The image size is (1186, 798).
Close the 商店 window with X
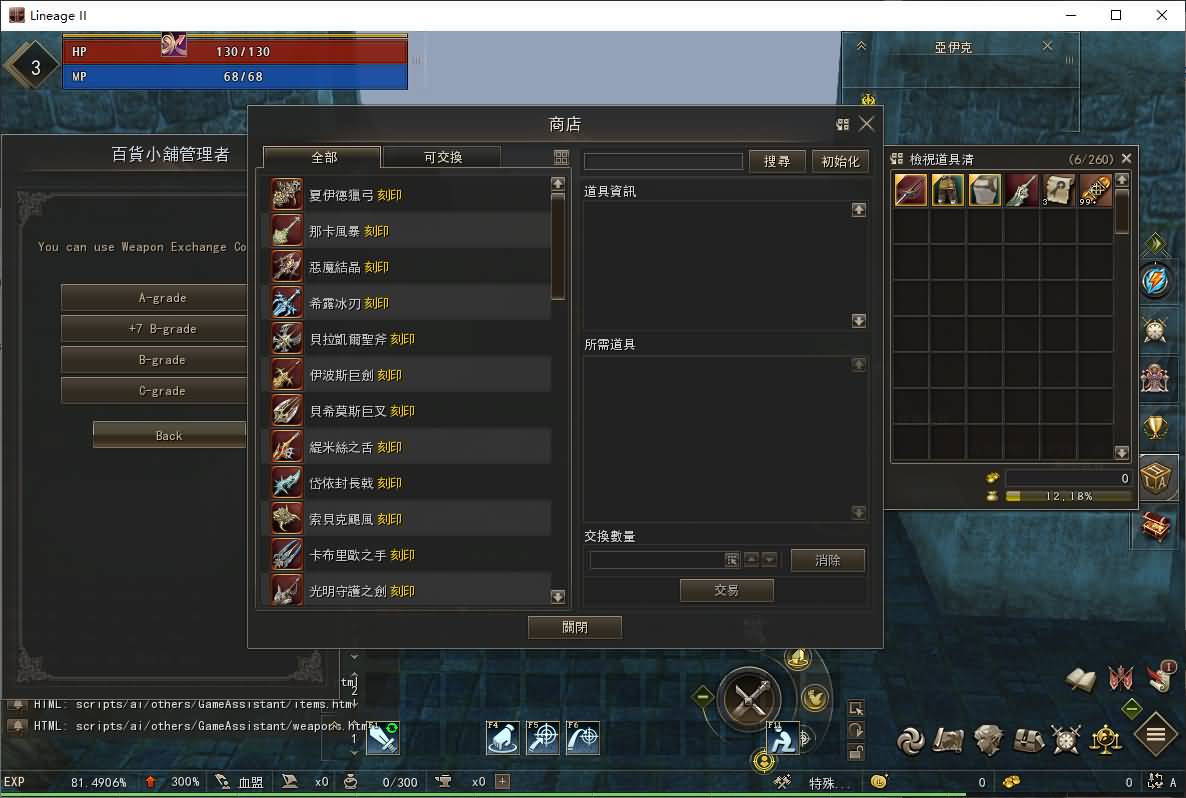click(867, 124)
